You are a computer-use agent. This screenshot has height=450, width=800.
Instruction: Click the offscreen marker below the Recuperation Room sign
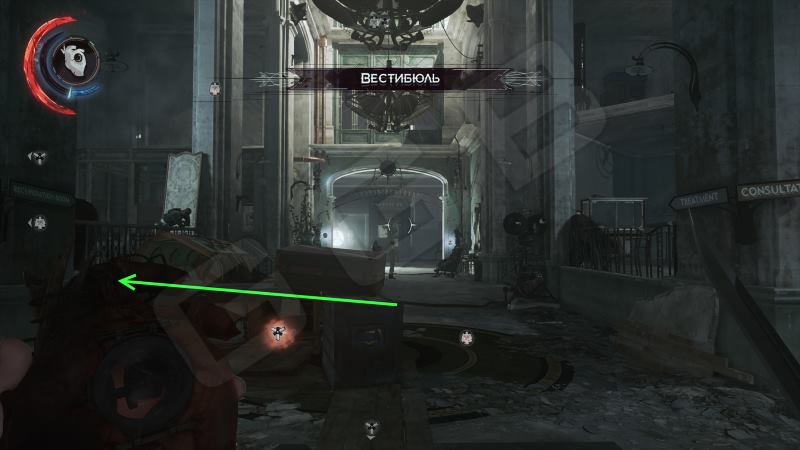tap(38, 220)
